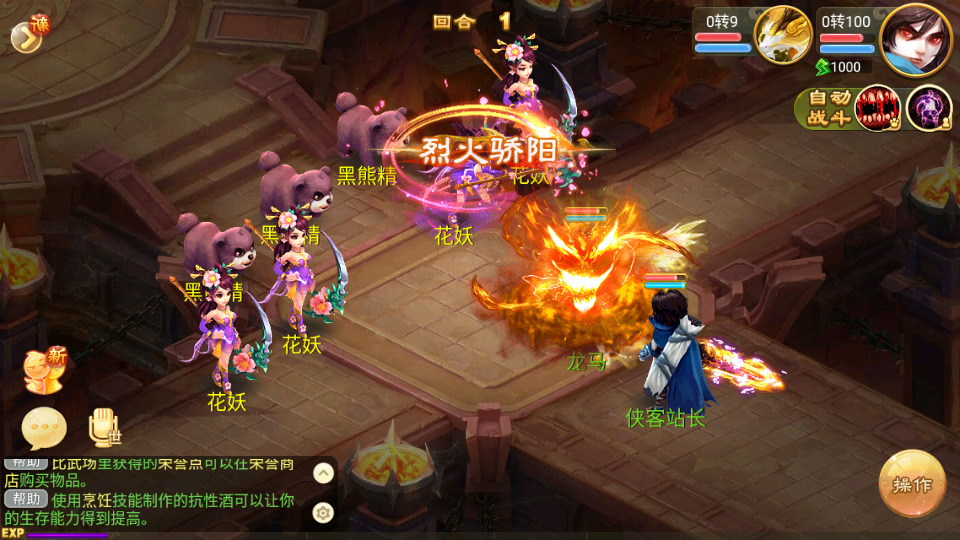Open chat settings via the gear icon
This screenshot has width=960, height=540.
coord(323,512)
